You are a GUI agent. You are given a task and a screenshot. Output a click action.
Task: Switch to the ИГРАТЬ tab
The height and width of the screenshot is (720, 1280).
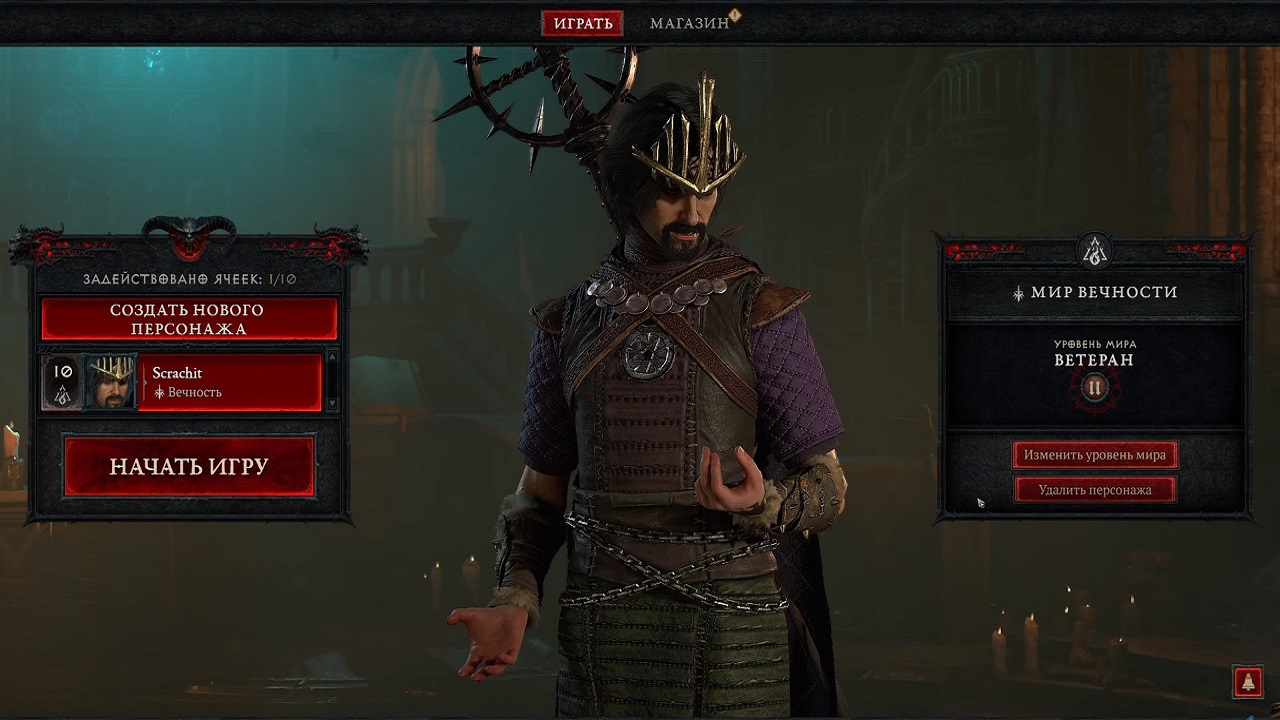pos(582,23)
